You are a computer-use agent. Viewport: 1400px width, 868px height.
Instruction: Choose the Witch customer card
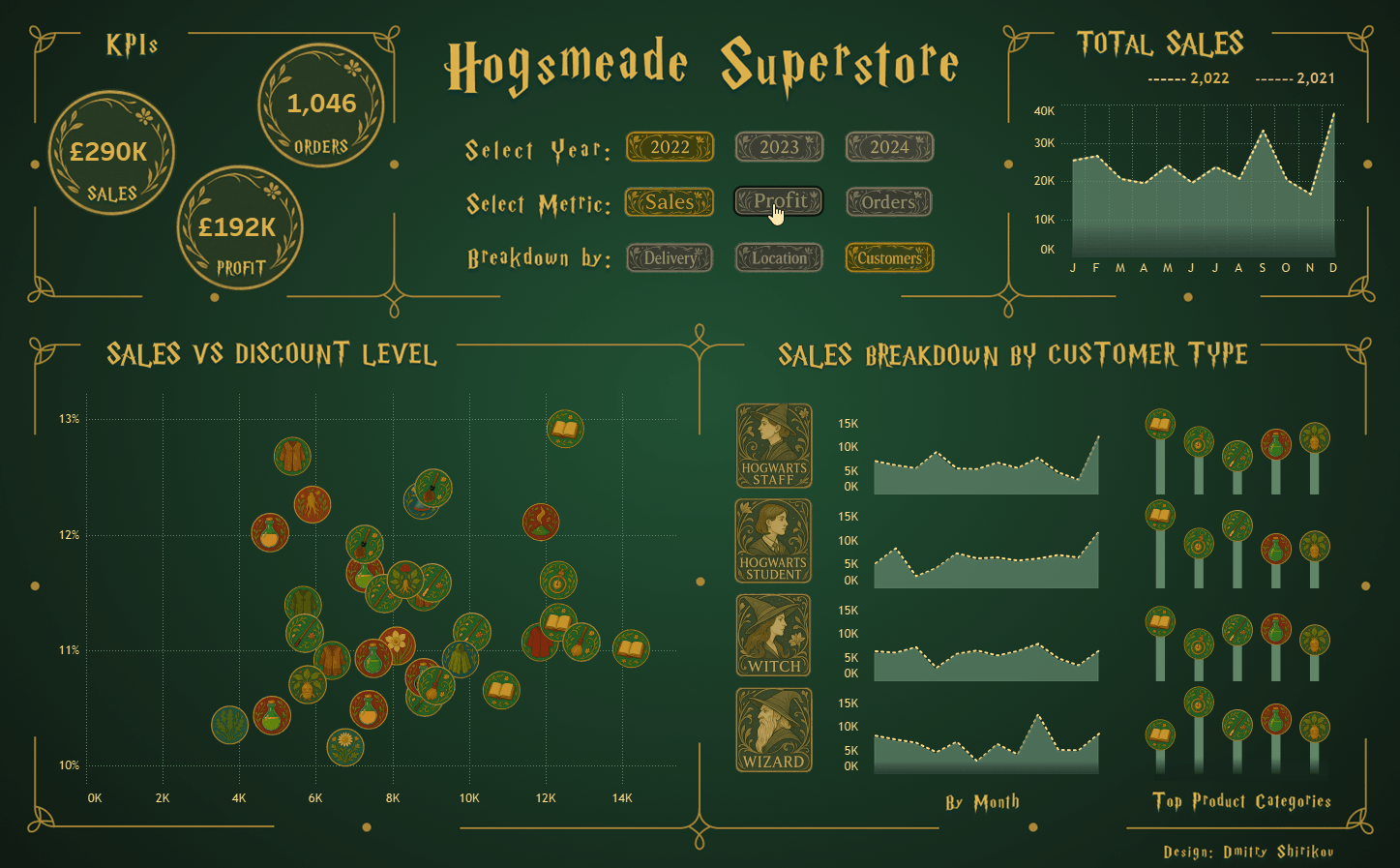coord(774,635)
